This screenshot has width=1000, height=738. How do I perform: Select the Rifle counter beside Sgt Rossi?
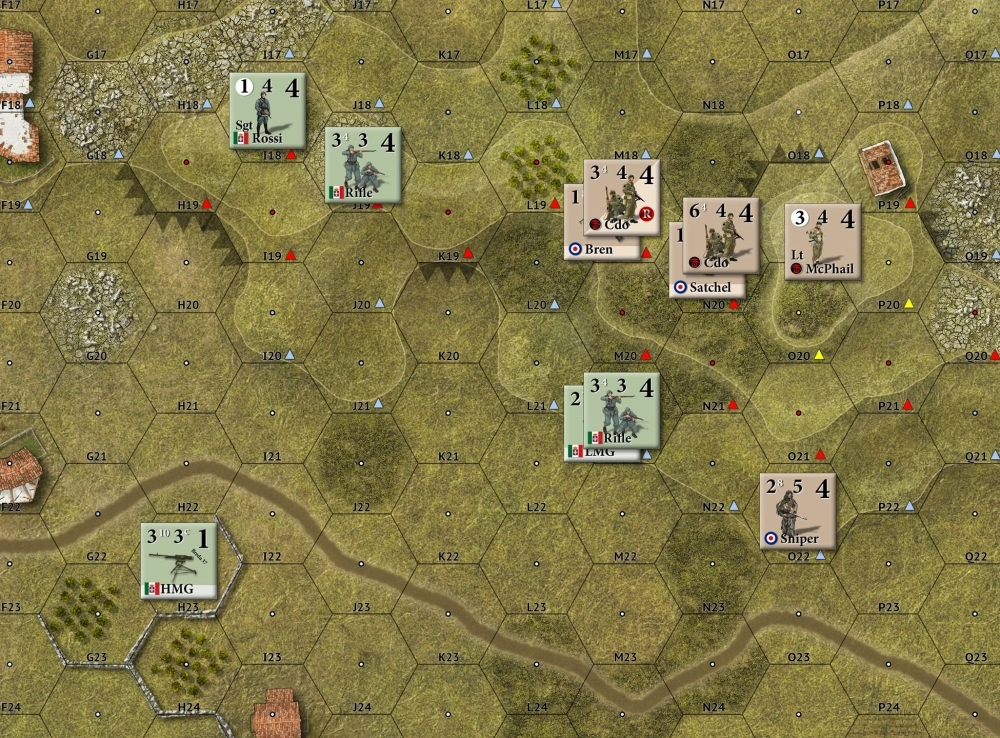point(362,164)
